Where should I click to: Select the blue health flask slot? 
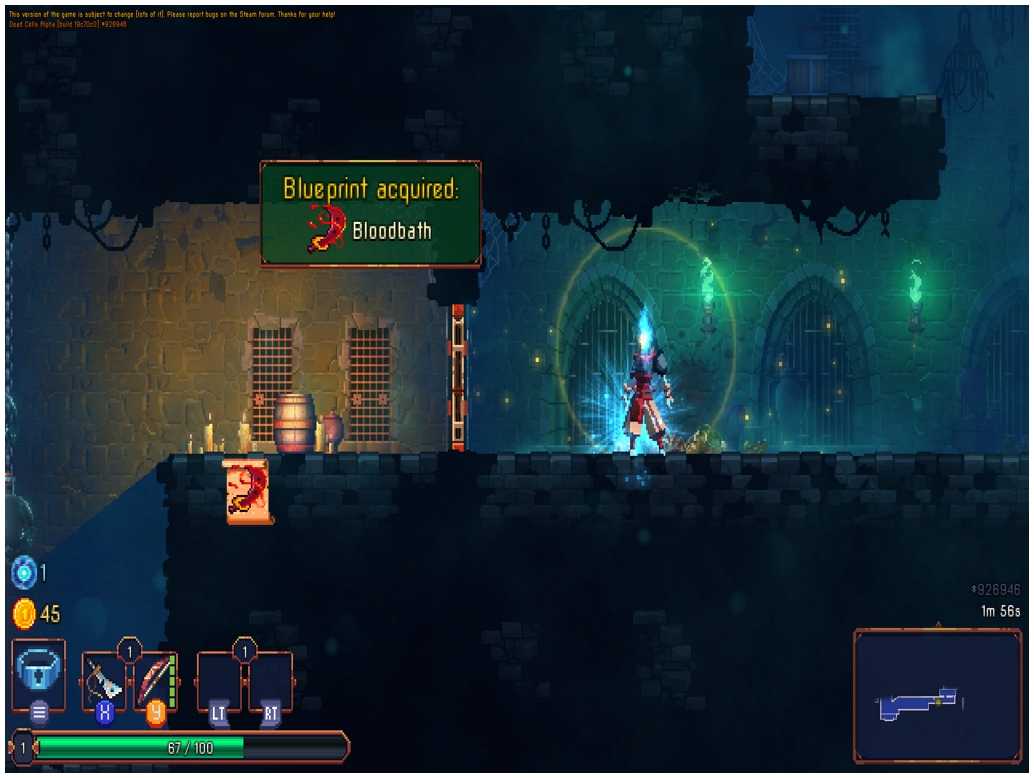click(x=38, y=673)
